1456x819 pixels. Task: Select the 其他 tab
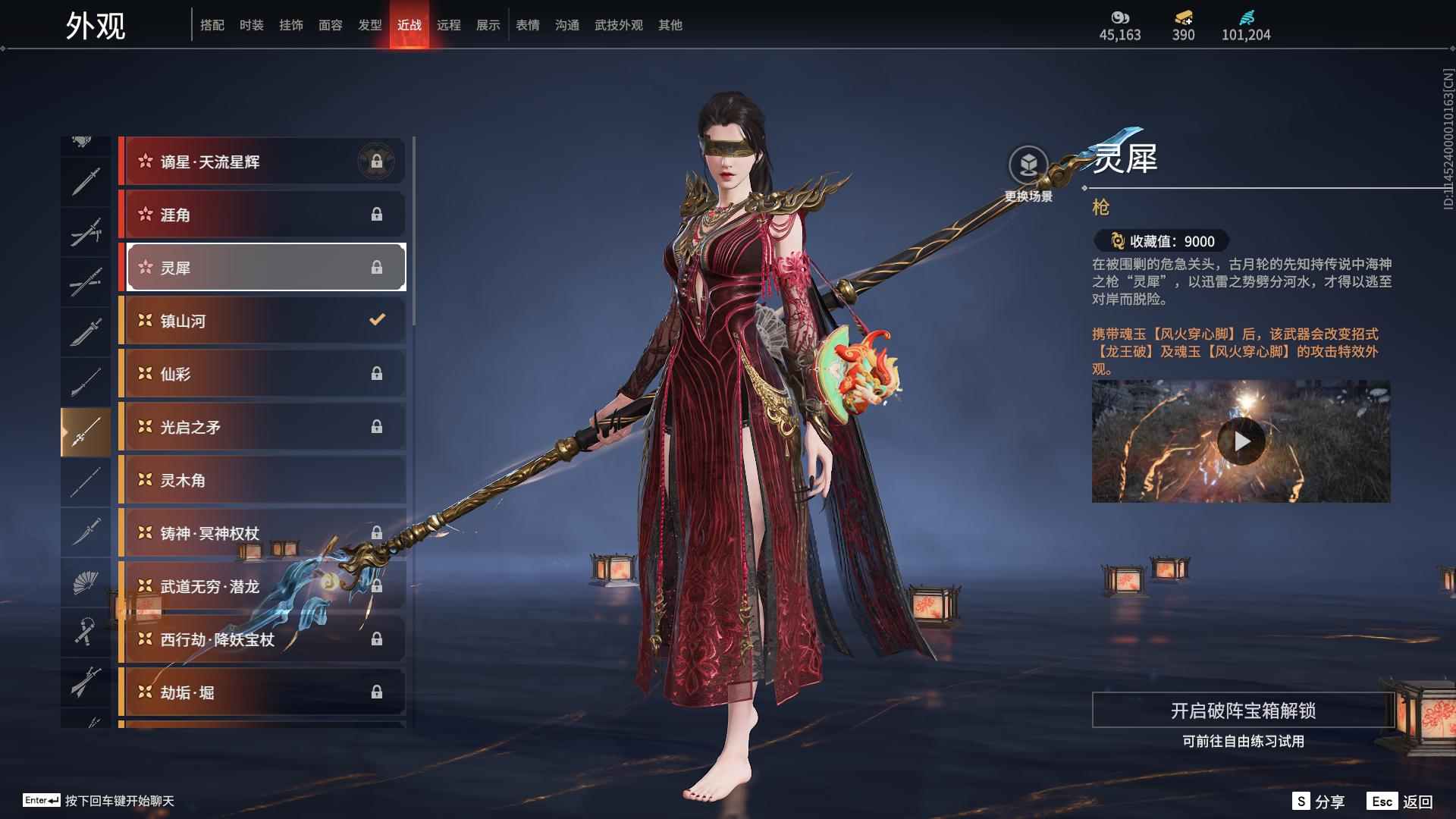(670, 25)
